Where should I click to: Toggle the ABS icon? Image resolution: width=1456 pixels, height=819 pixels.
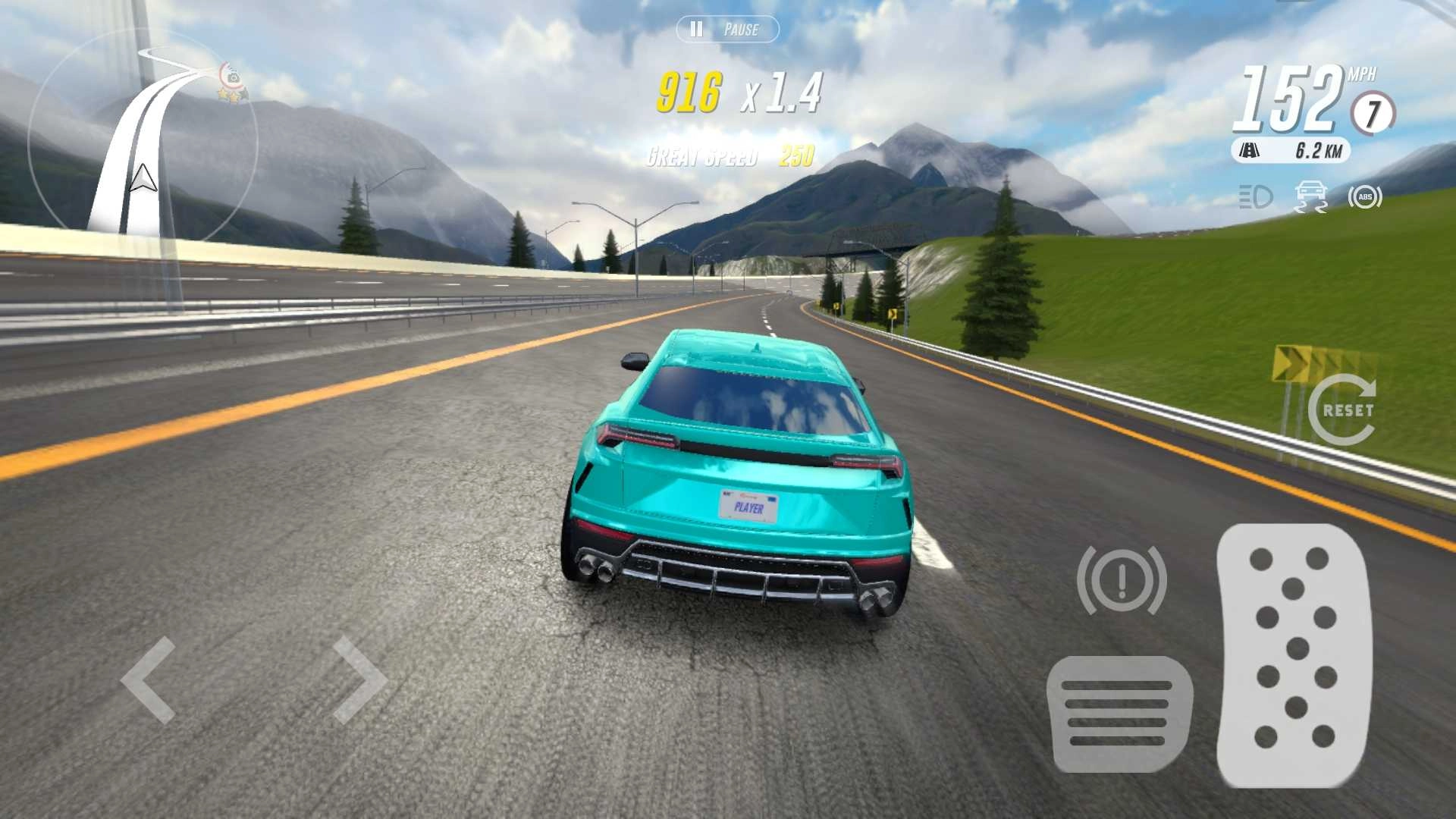tap(1364, 197)
